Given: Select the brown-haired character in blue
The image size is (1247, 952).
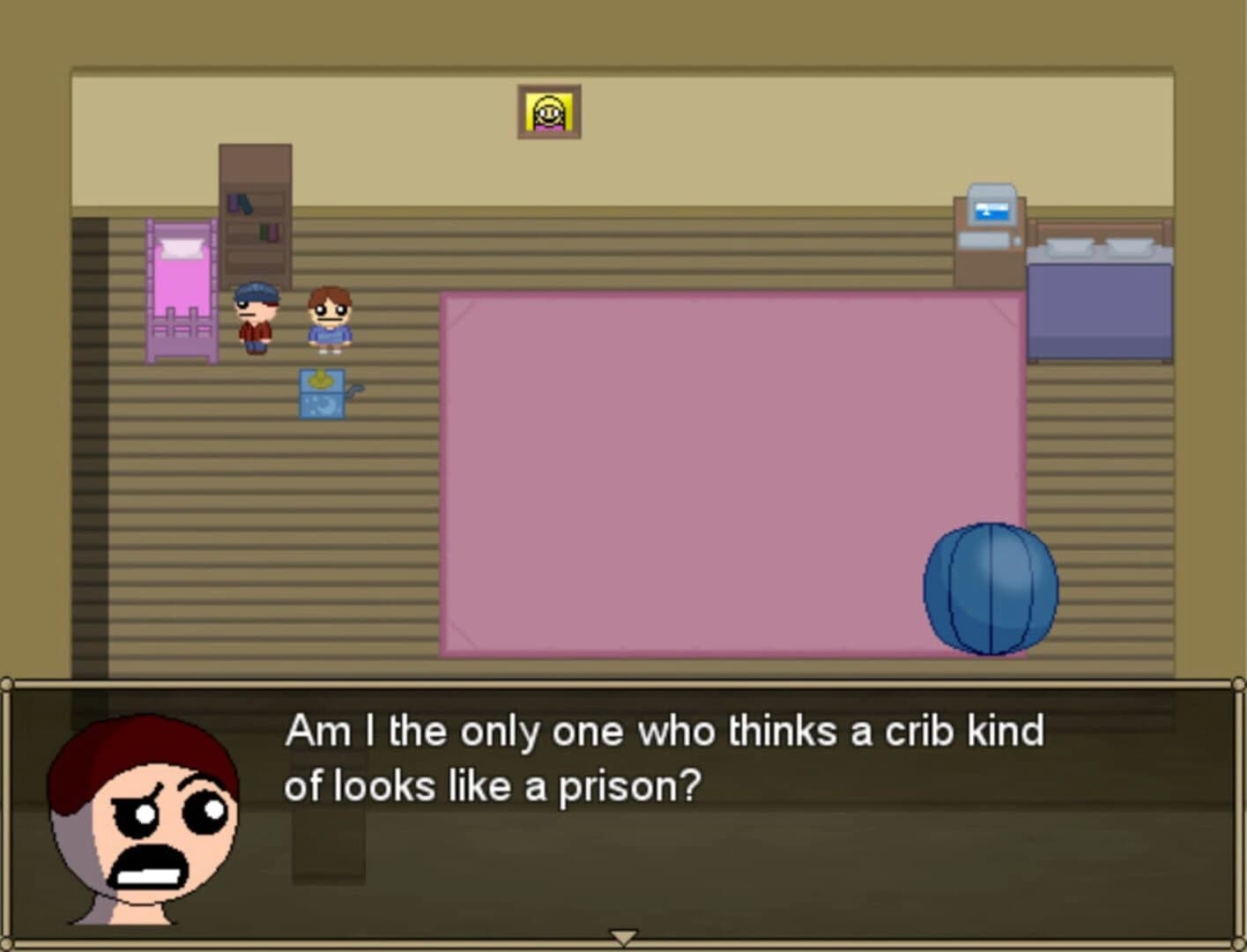Looking at the screenshot, I should coord(328,319).
